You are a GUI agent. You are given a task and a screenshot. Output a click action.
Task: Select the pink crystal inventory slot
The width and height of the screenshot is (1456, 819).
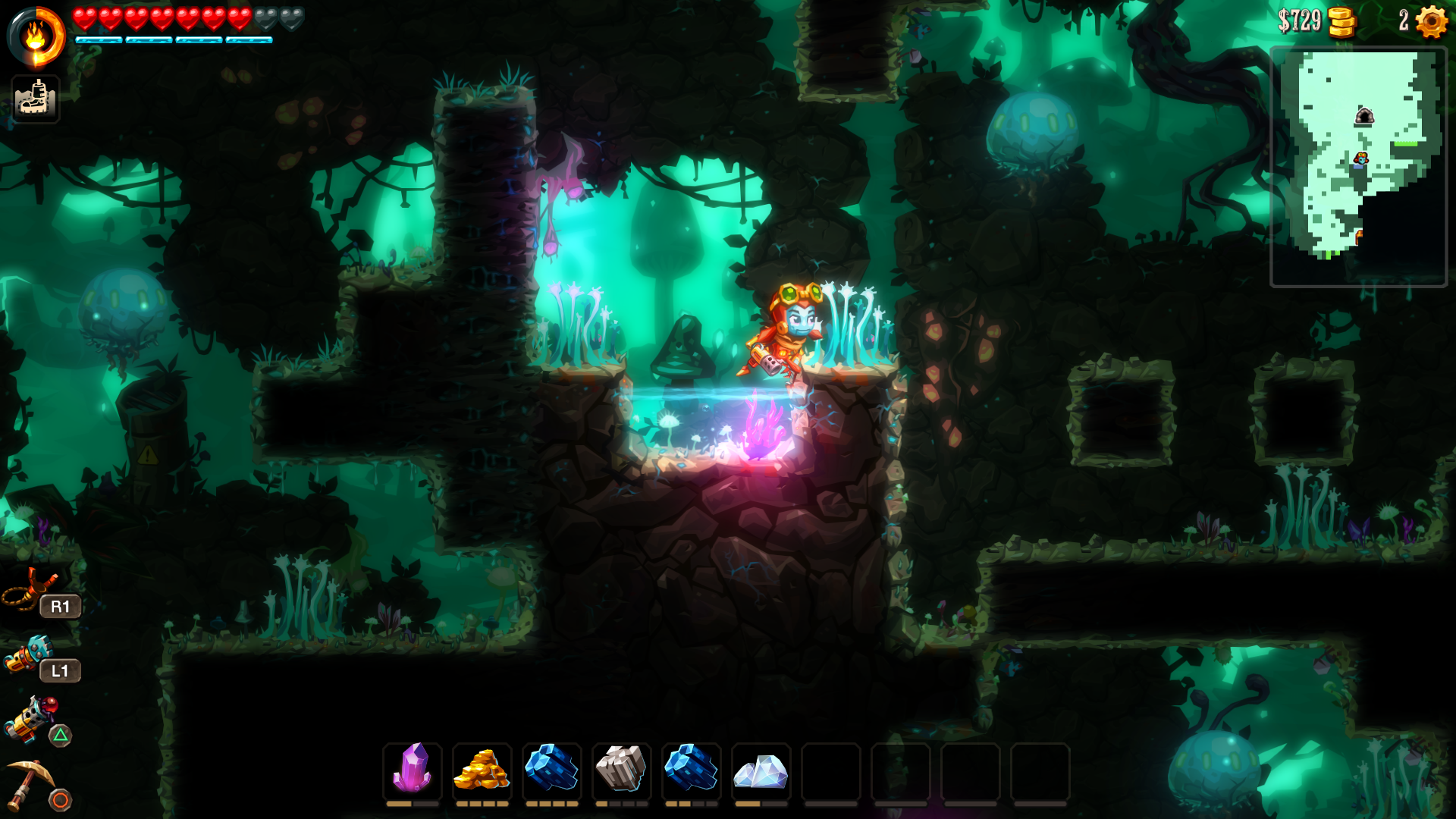(x=413, y=768)
